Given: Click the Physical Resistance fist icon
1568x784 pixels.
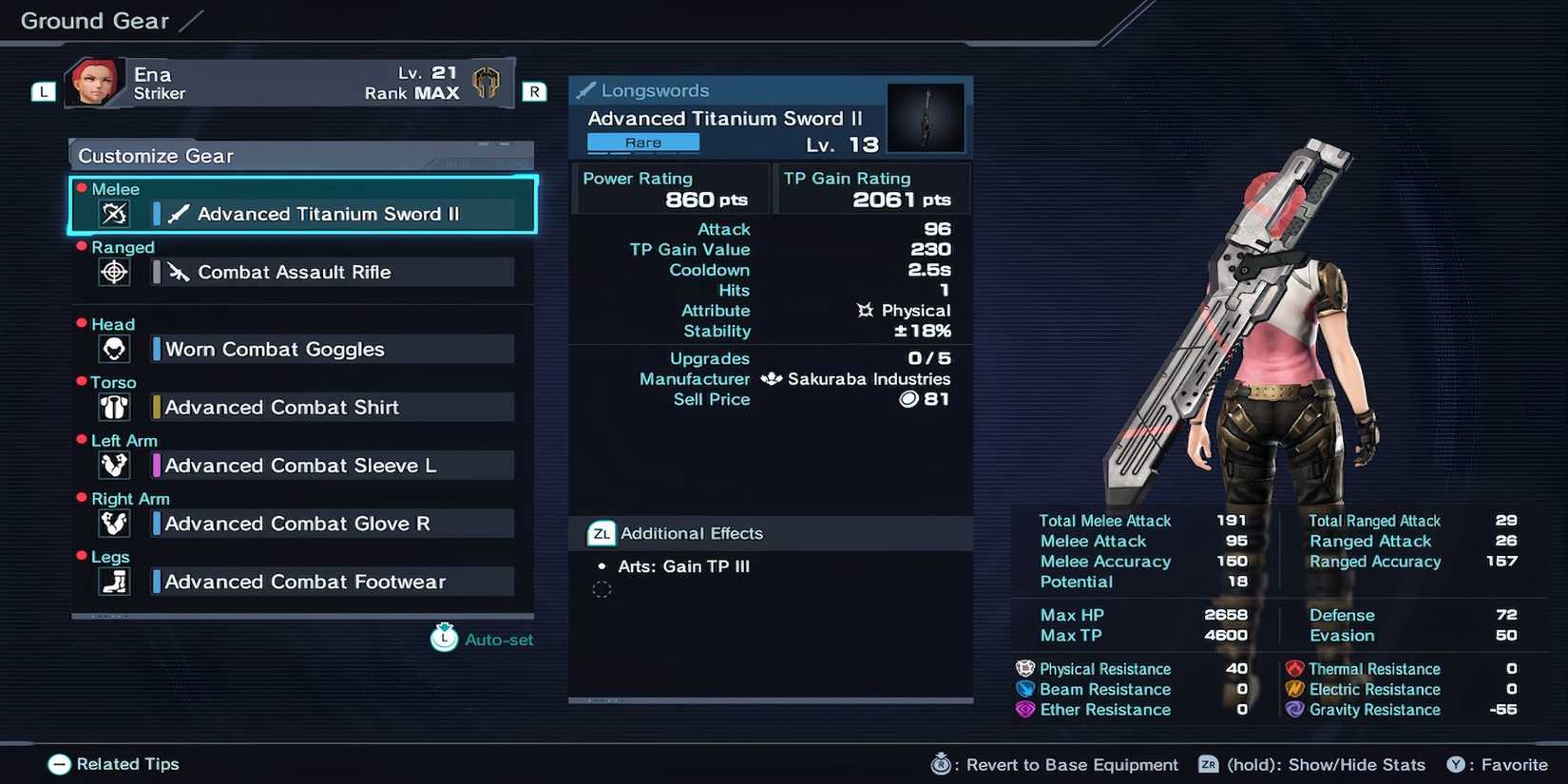Looking at the screenshot, I should pyautogui.click(x=1023, y=668).
